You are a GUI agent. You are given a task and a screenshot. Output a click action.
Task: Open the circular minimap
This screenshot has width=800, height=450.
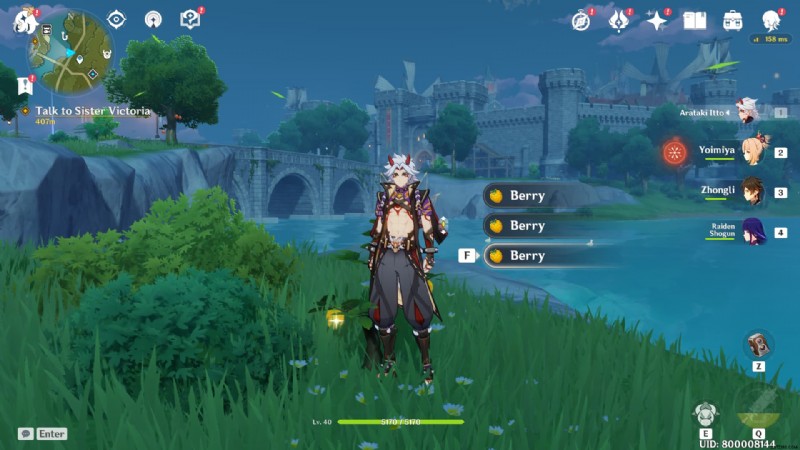[x=73, y=50]
